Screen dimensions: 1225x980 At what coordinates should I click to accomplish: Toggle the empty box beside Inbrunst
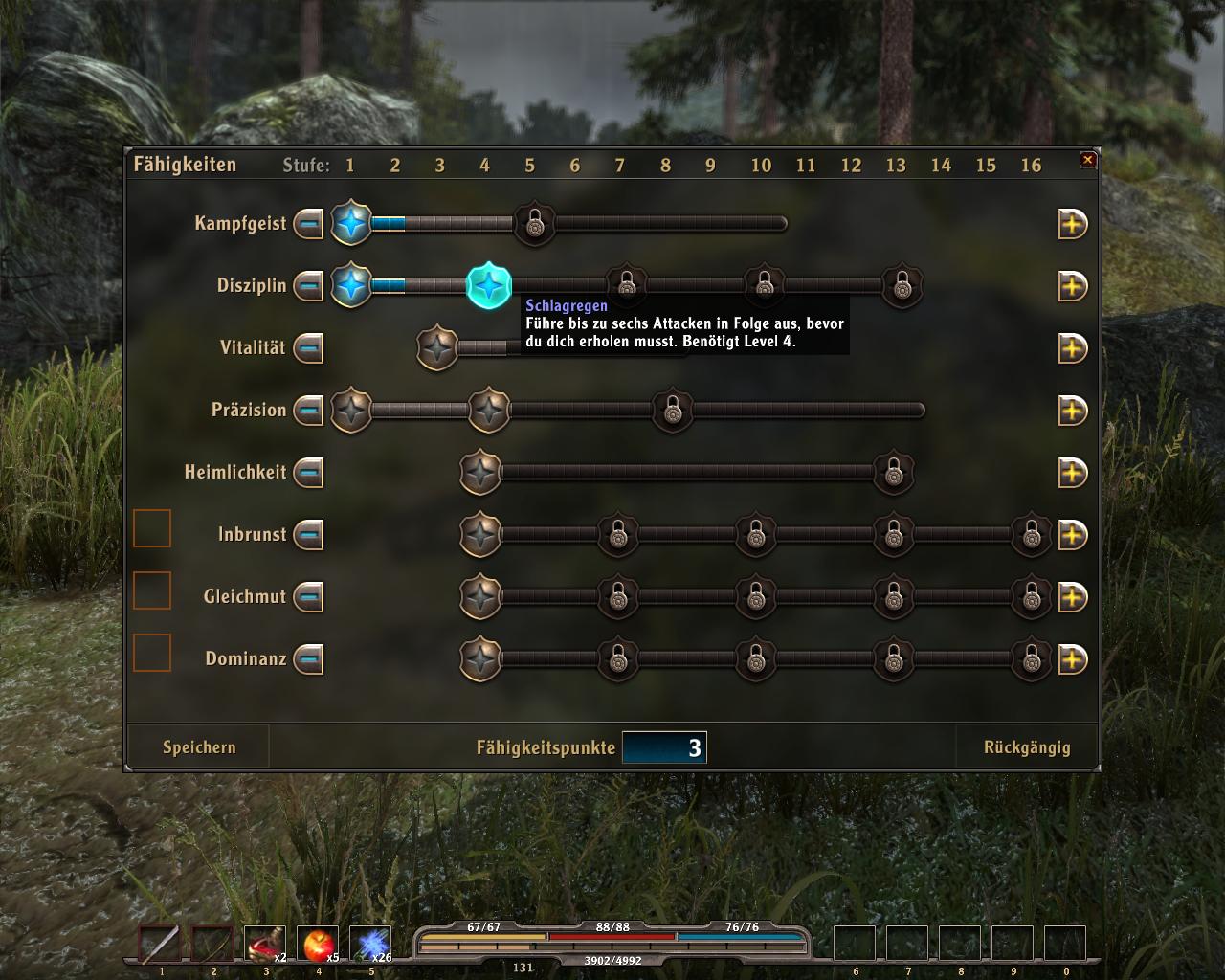click(151, 528)
